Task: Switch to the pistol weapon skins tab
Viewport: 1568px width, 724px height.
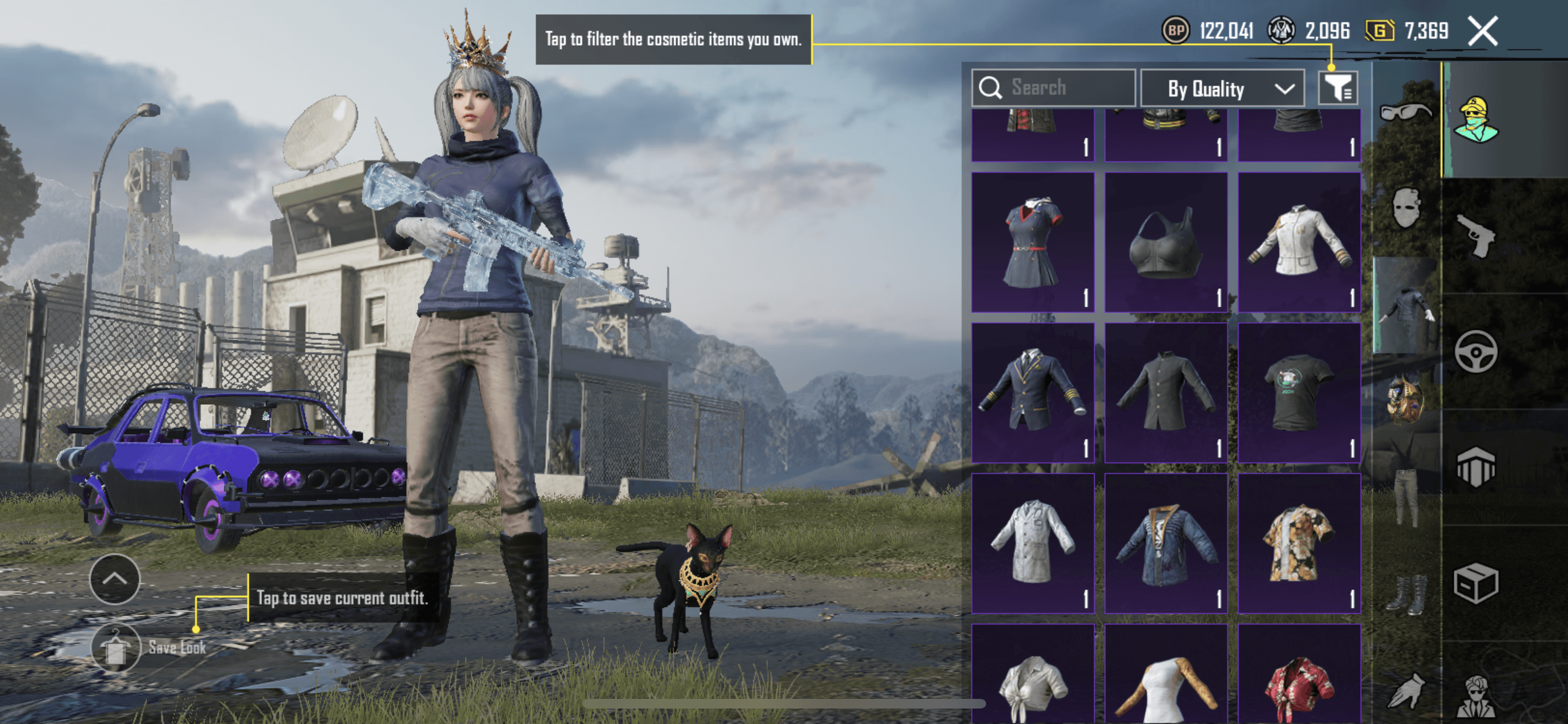Action: pos(1475,236)
